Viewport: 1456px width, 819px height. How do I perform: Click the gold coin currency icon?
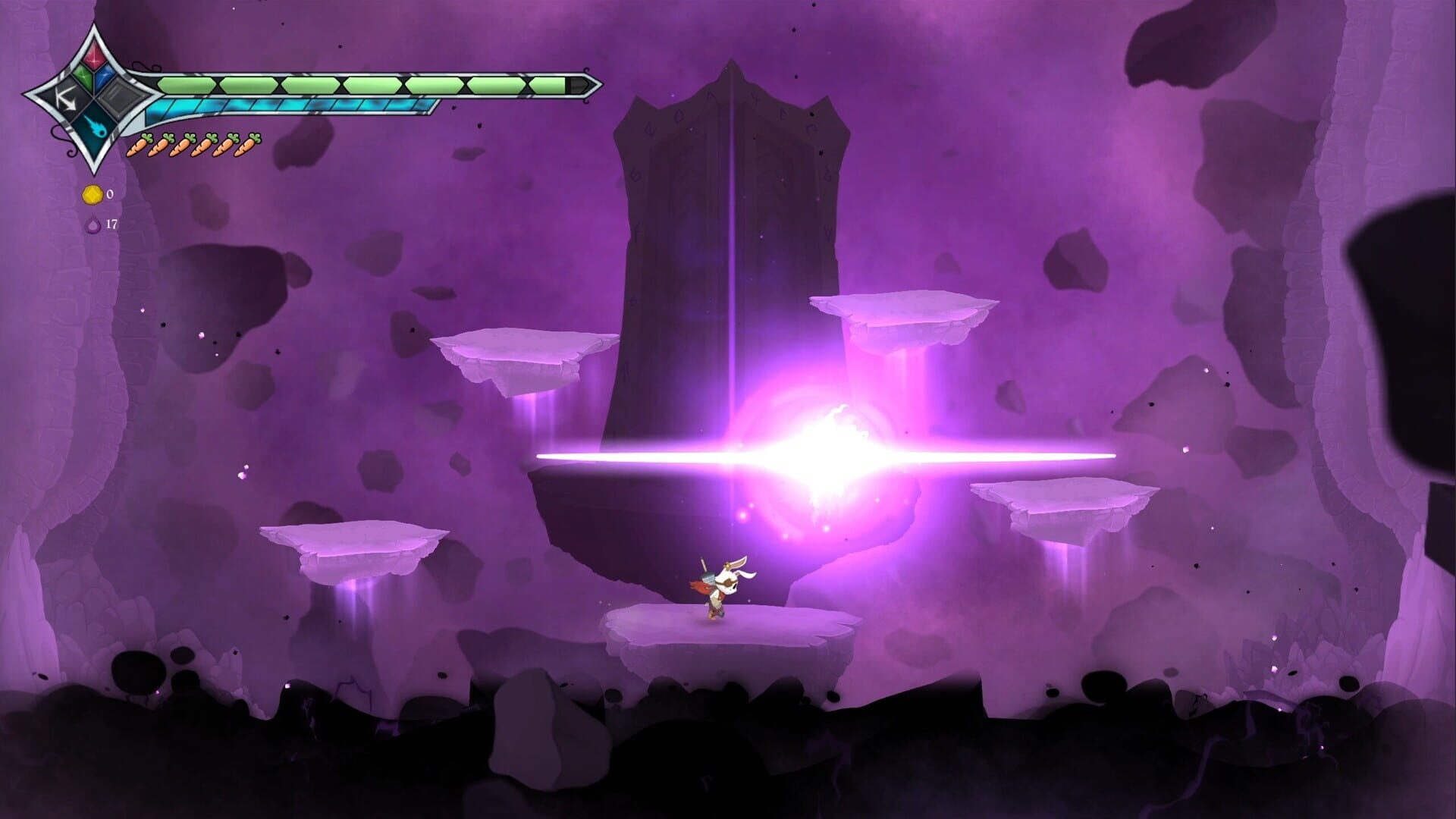(x=92, y=195)
